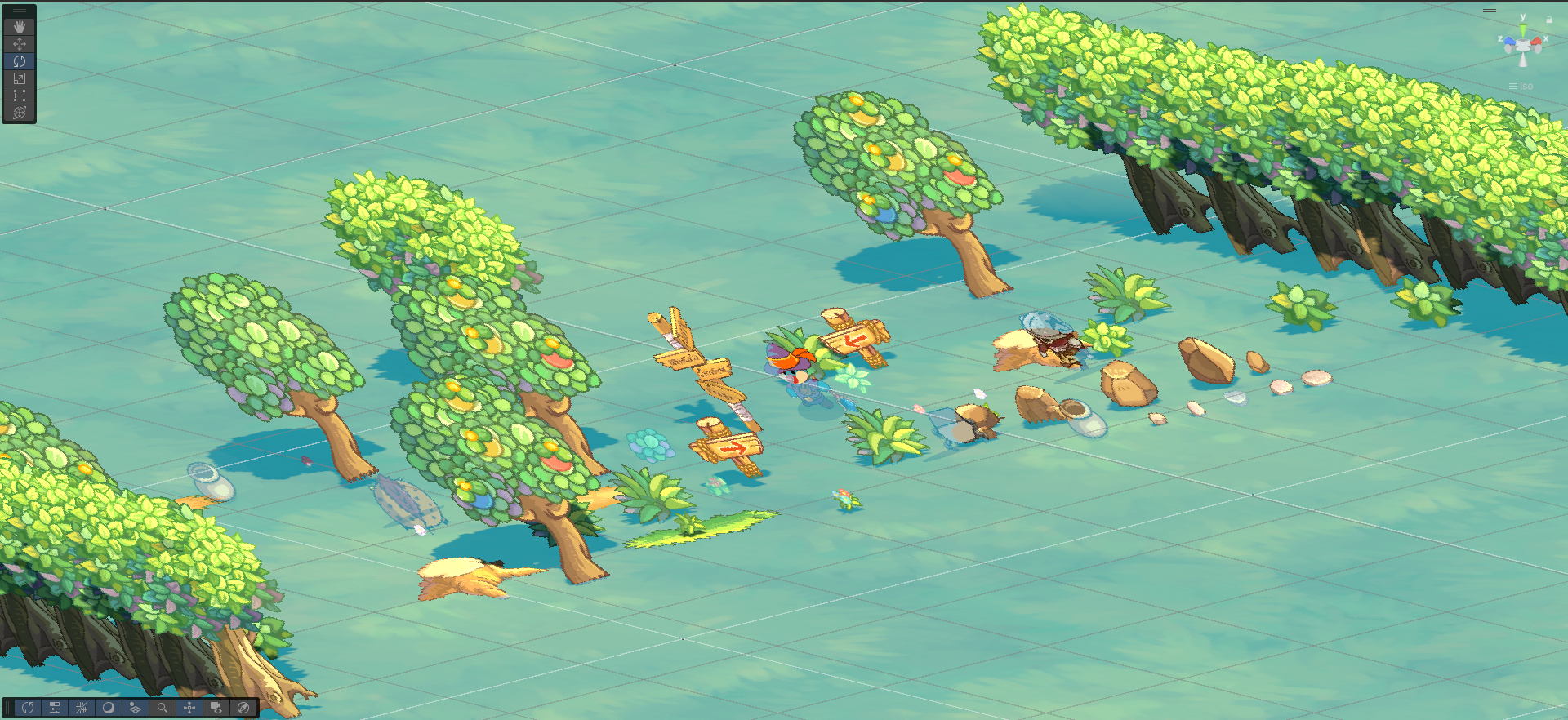The image size is (1568, 720).
Task: Toggle the scene view lock padlock
Action: tap(1549, 20)
